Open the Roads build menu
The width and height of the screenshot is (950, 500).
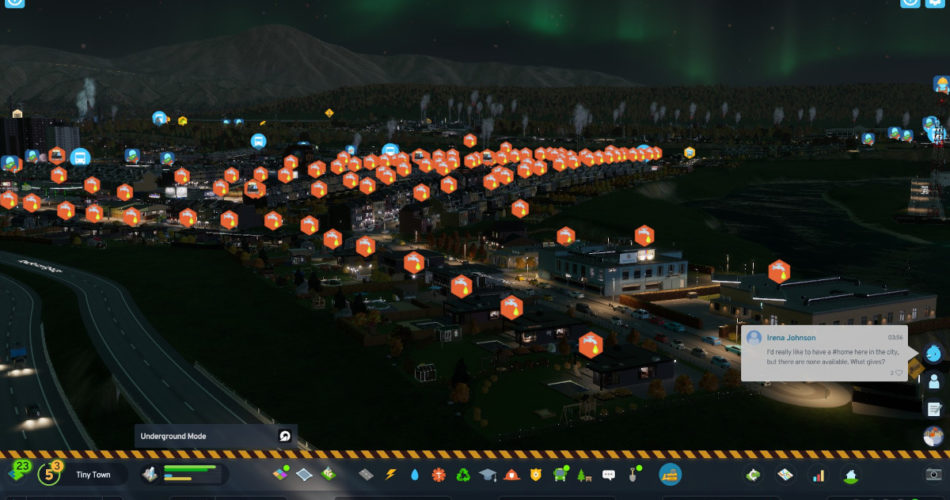[x=366, y=474]
